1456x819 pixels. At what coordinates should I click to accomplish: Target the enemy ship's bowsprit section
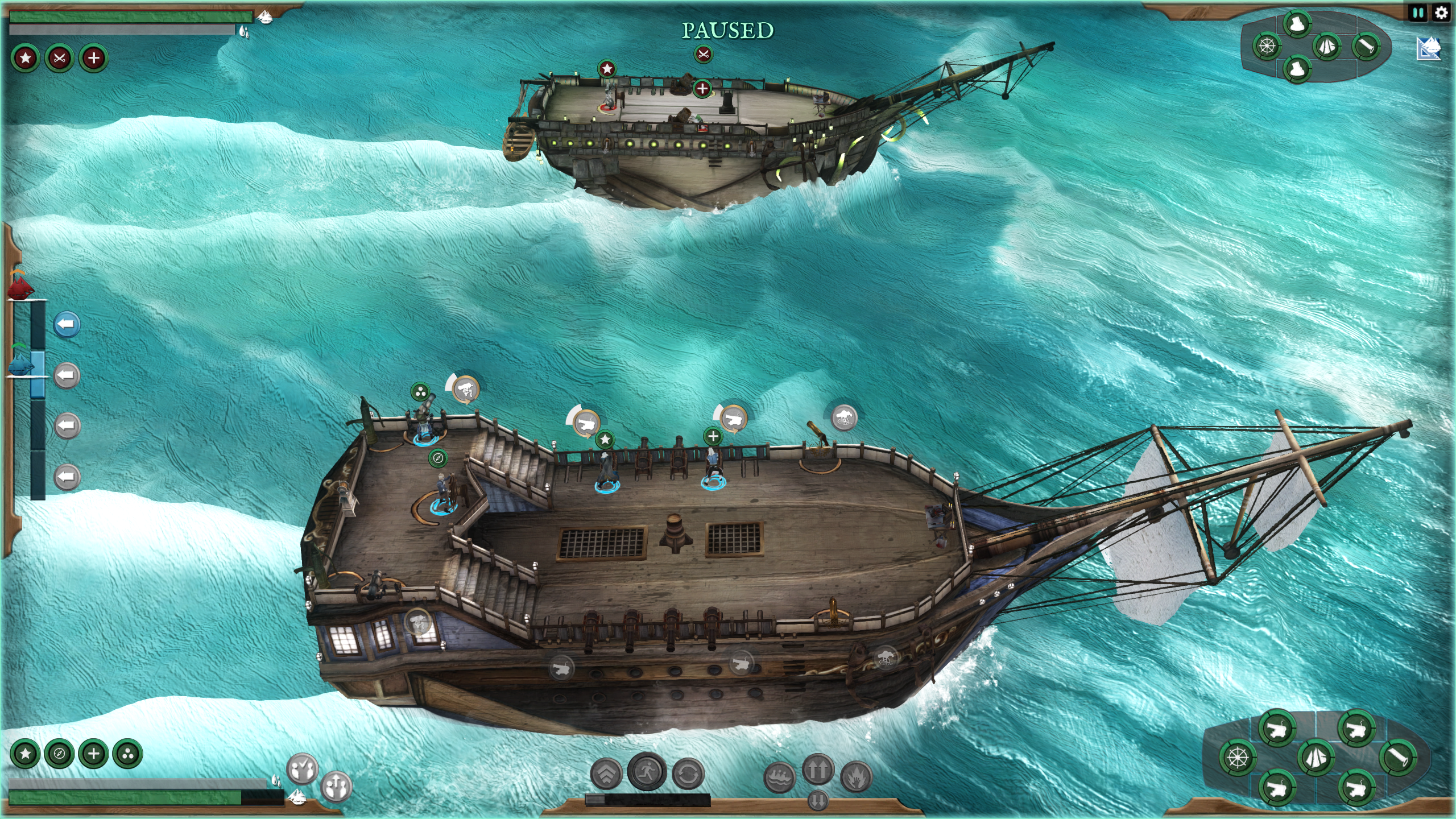point(1366,45)
